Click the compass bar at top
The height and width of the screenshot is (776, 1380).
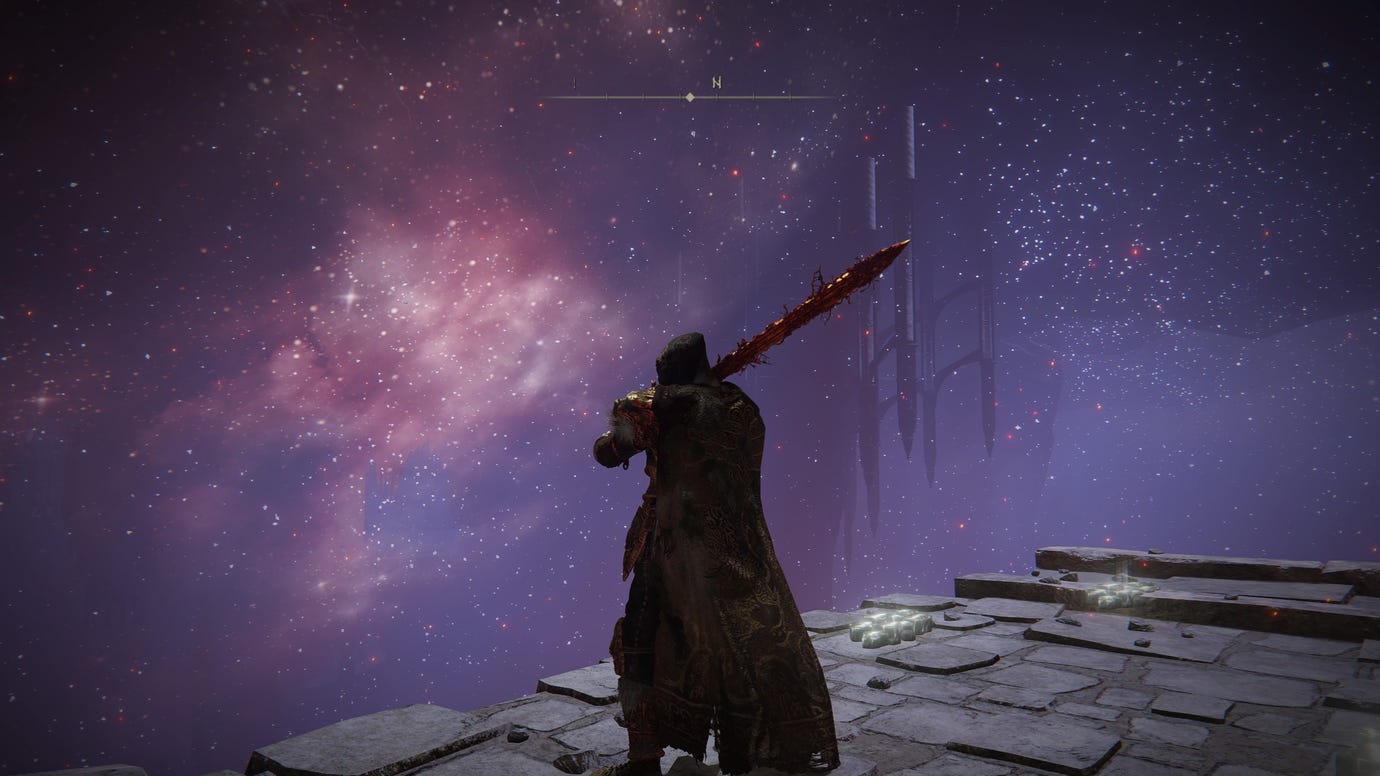point(689,97)
